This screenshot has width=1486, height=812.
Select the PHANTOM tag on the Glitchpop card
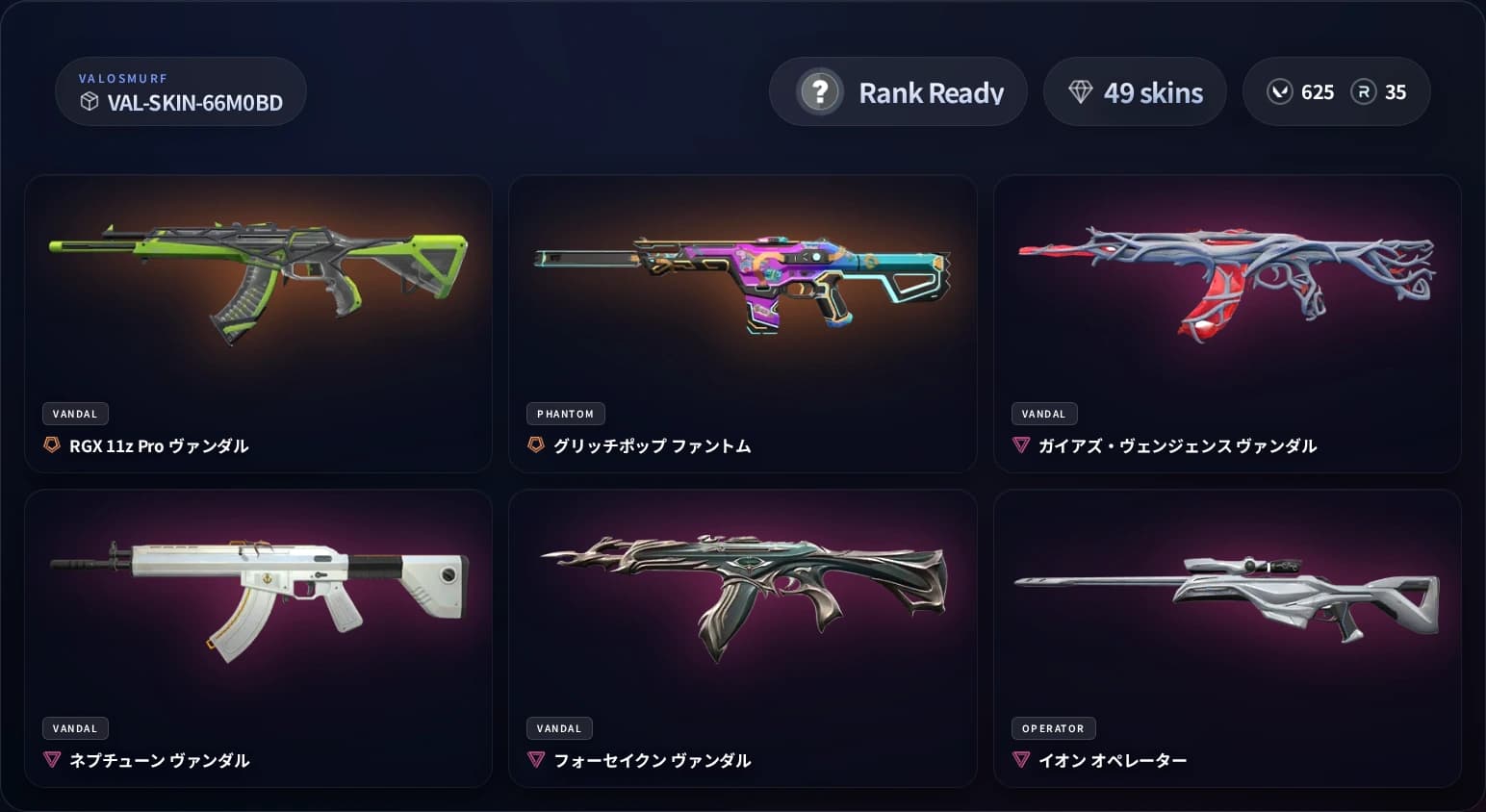(565, 414)
